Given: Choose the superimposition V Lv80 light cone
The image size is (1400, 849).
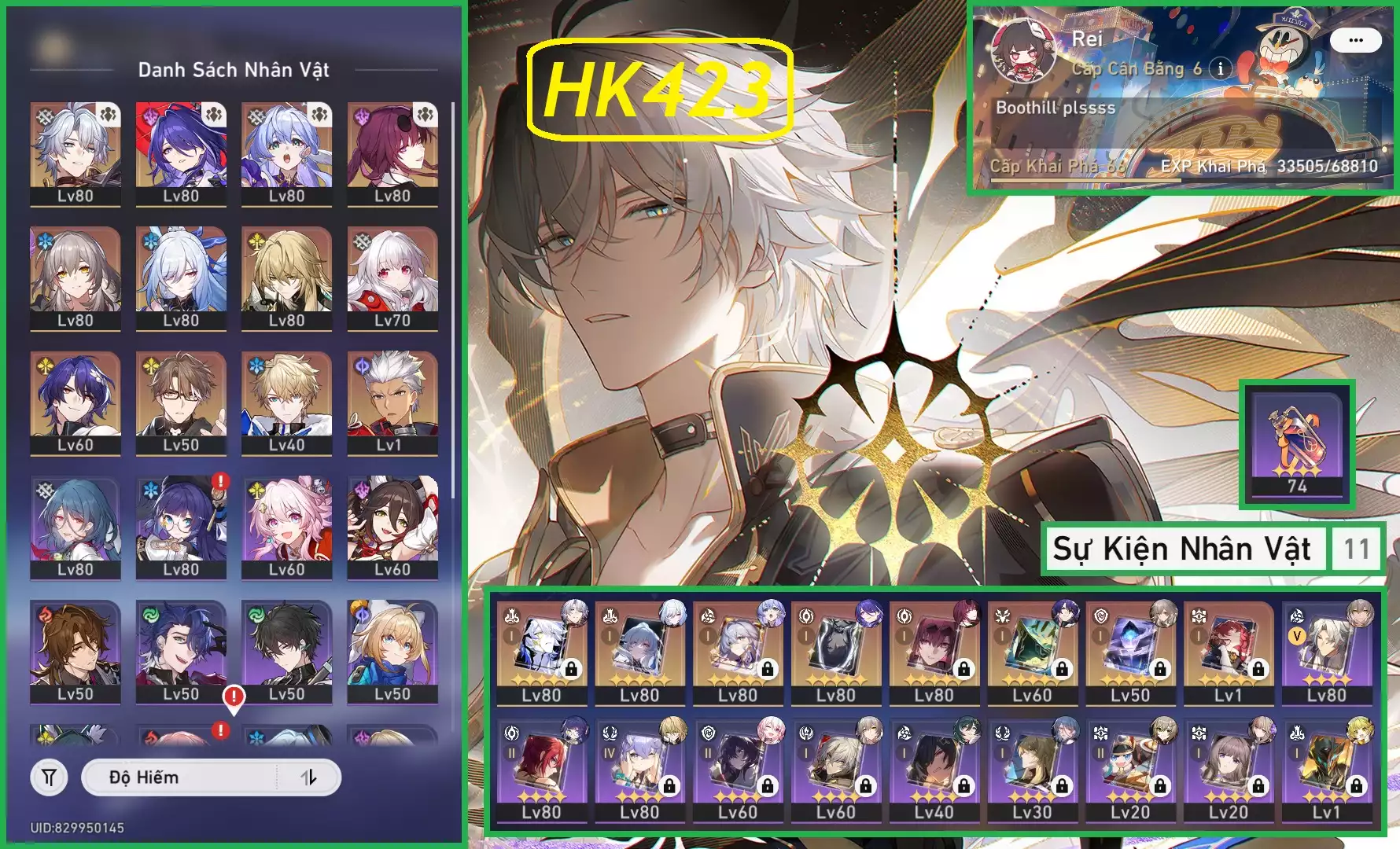Looking at the screenshot, I should click(1326, 652).
